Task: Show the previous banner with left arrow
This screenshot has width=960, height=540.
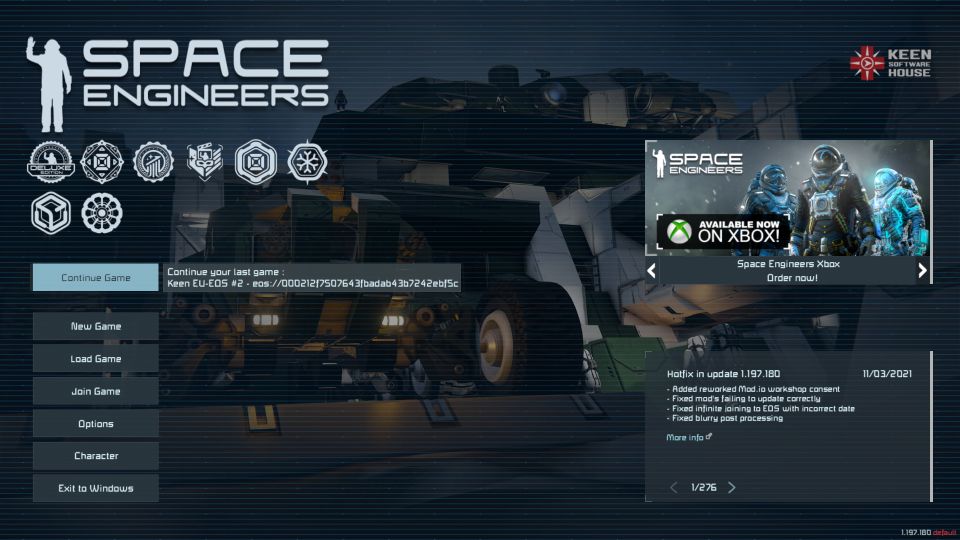Action: point(652,270)
